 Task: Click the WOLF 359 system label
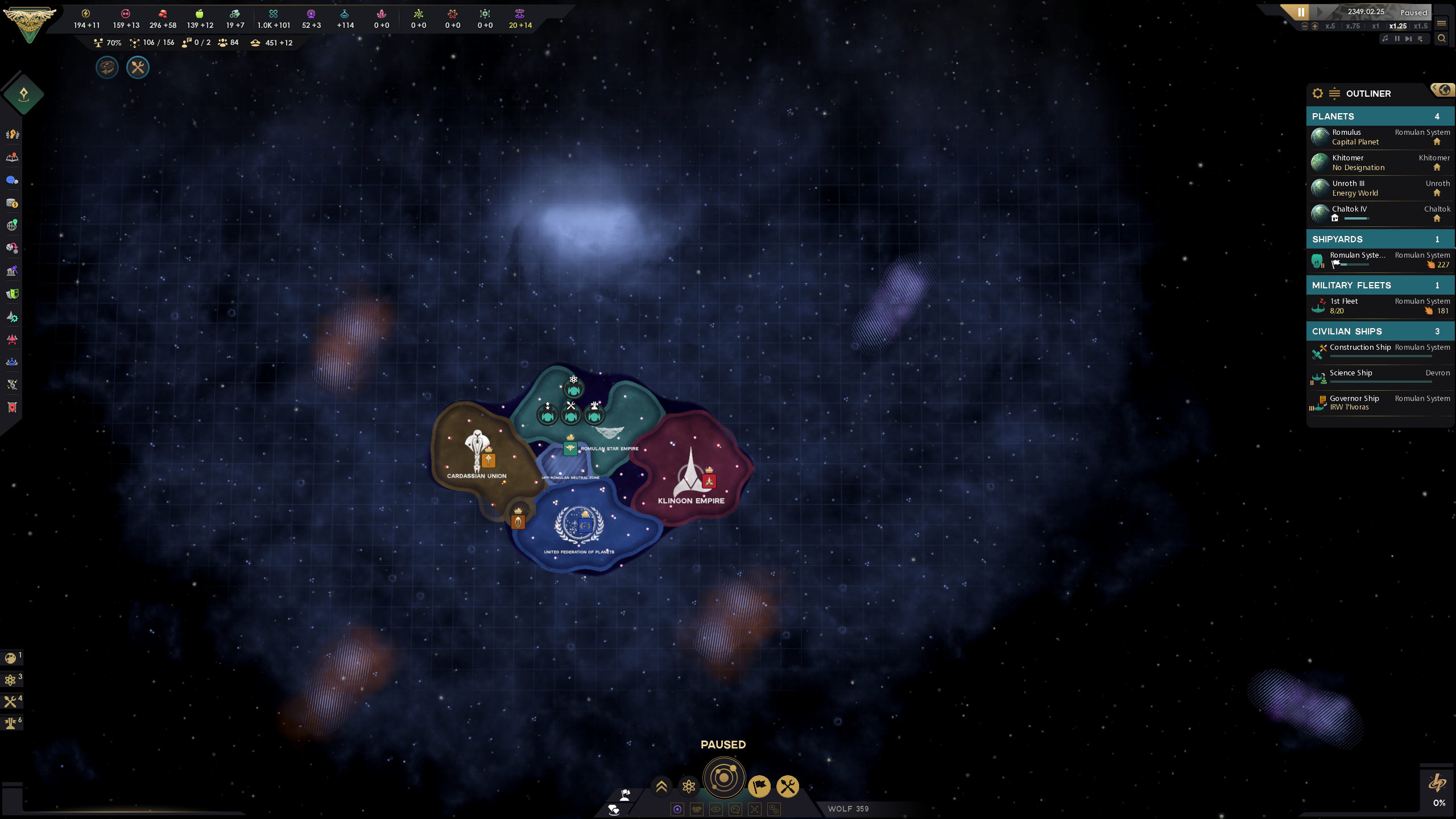[848, 808]
